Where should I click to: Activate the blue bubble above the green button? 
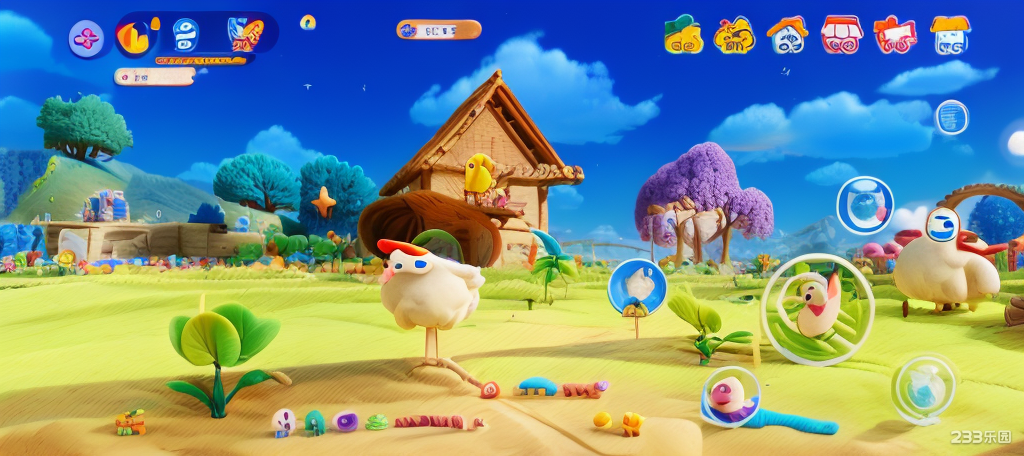click(x=864, y=205)
